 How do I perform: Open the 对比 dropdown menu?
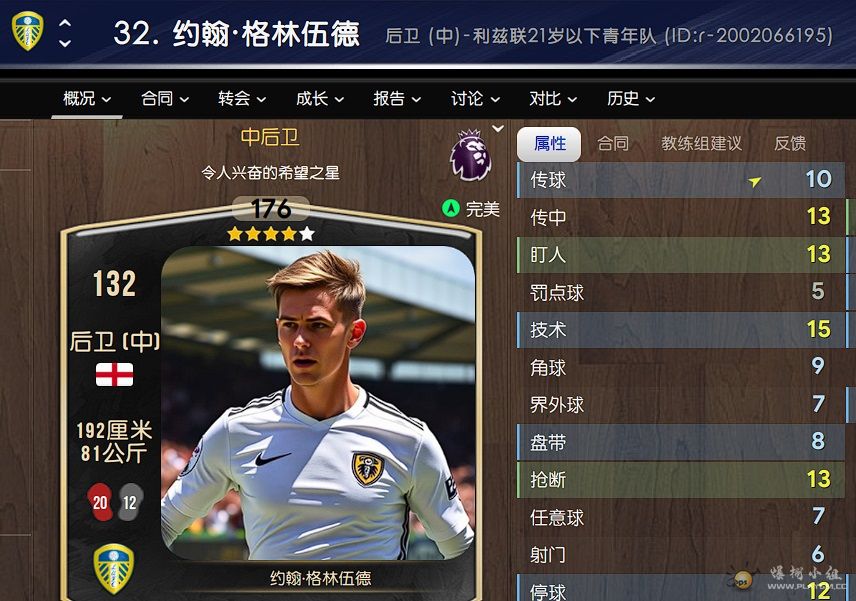coord(552,98)
